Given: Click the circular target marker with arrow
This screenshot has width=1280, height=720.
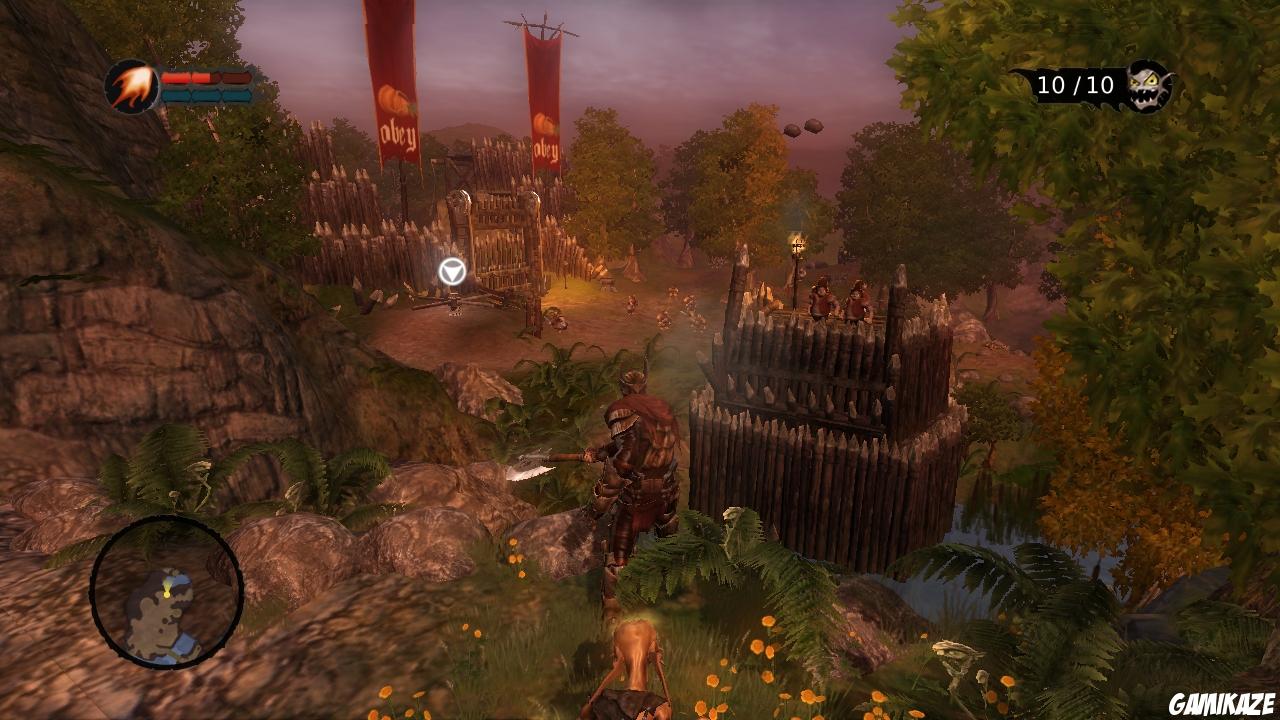Looking at the screenshot, I should 452,271.
